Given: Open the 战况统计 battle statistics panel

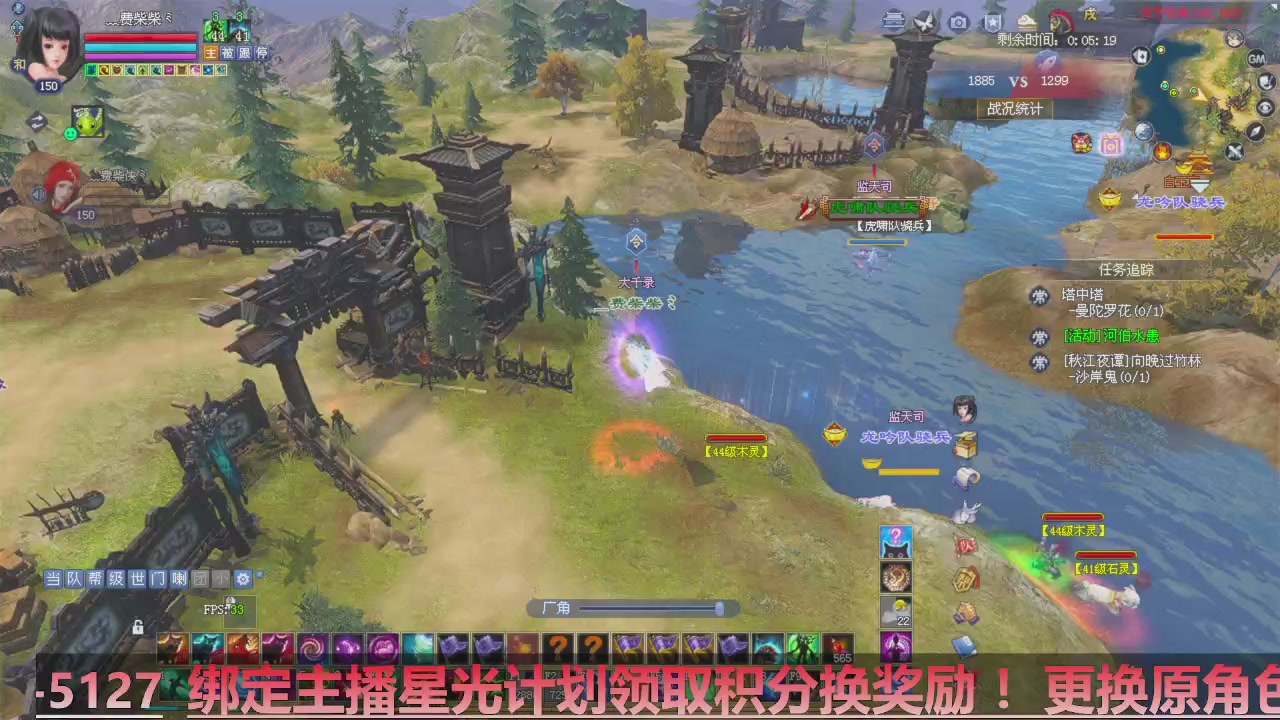Looking at the screenshot, I should coord(1016,109).
